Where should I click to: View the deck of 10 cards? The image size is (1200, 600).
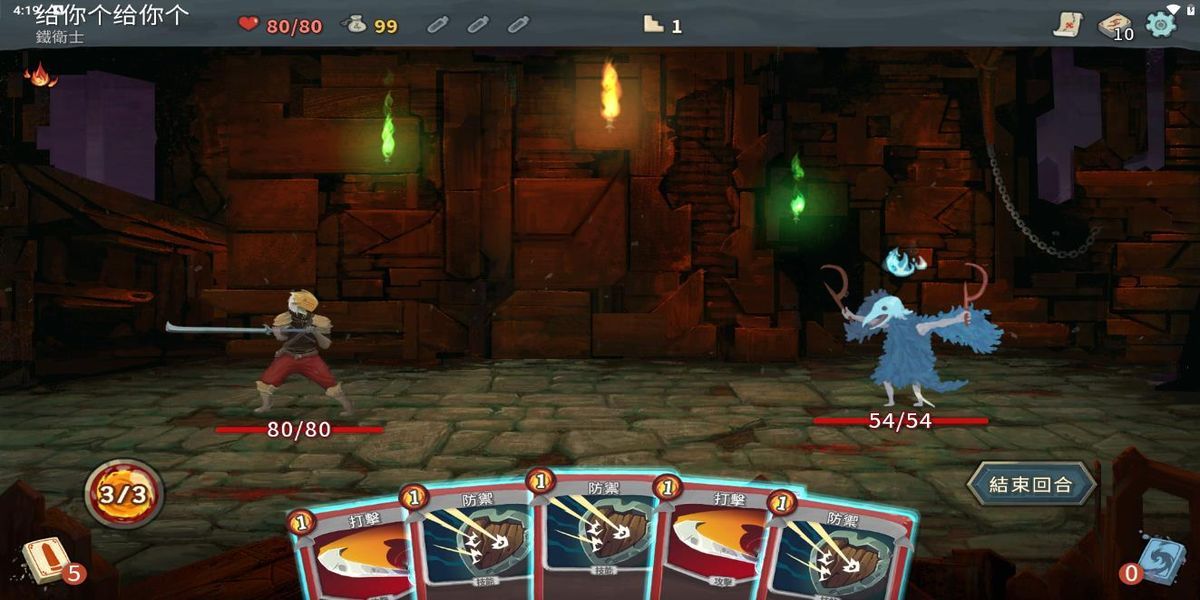(1114, 25)
